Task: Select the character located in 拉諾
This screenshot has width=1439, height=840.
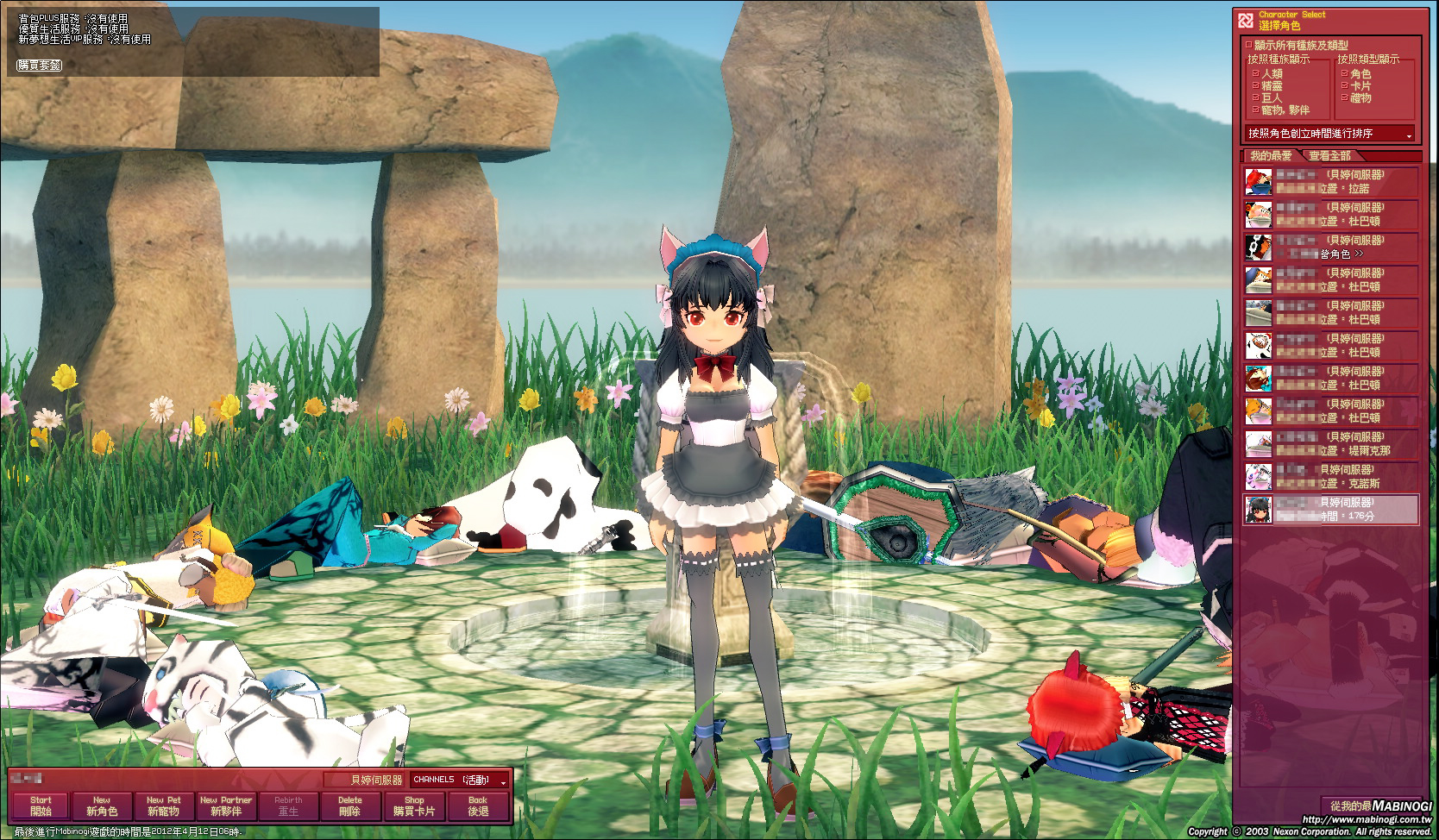Action: [x=1331, y=181]
